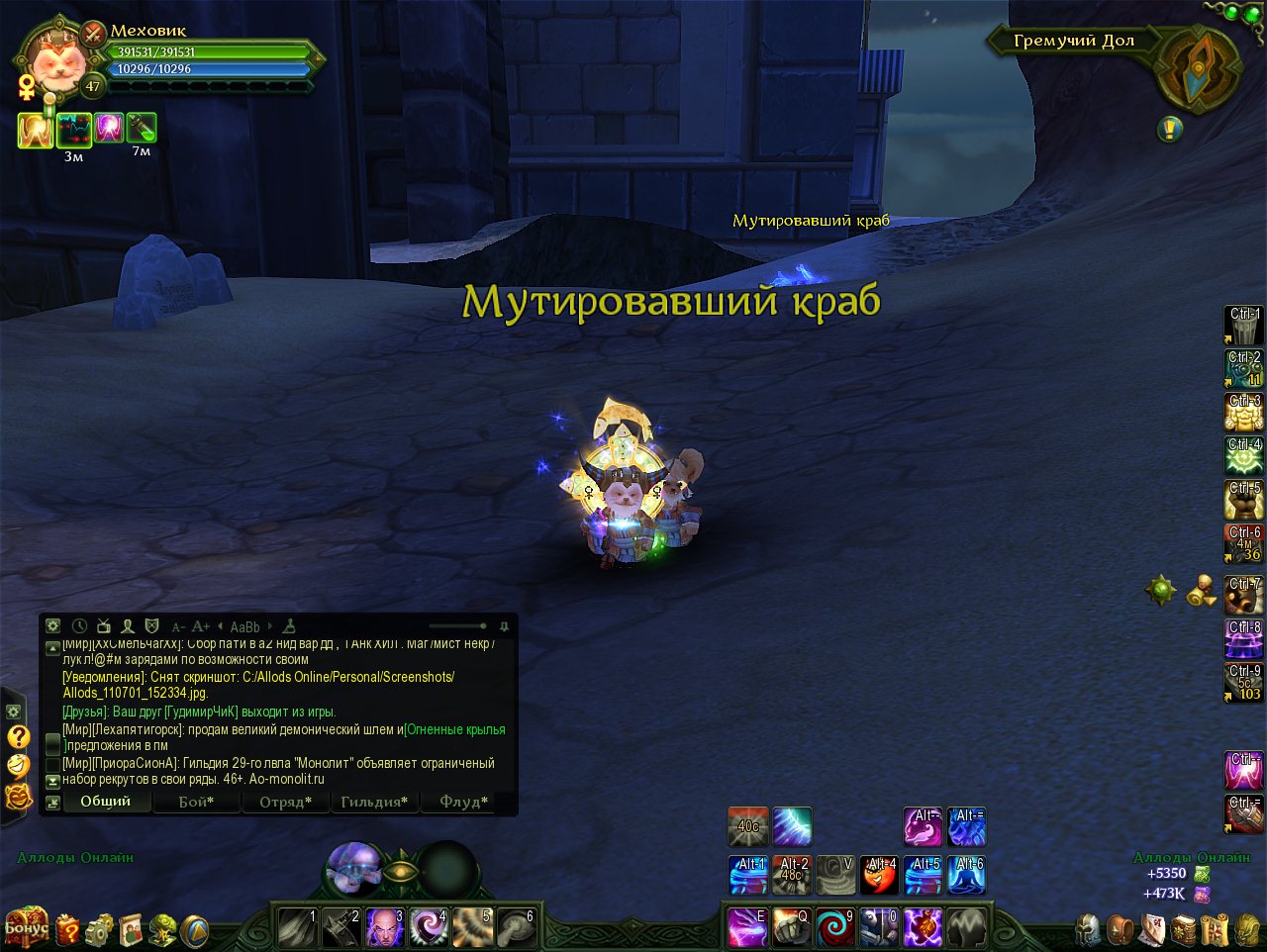Pin the chat window
Viewport: 1267px width, 952px height.
504,626
